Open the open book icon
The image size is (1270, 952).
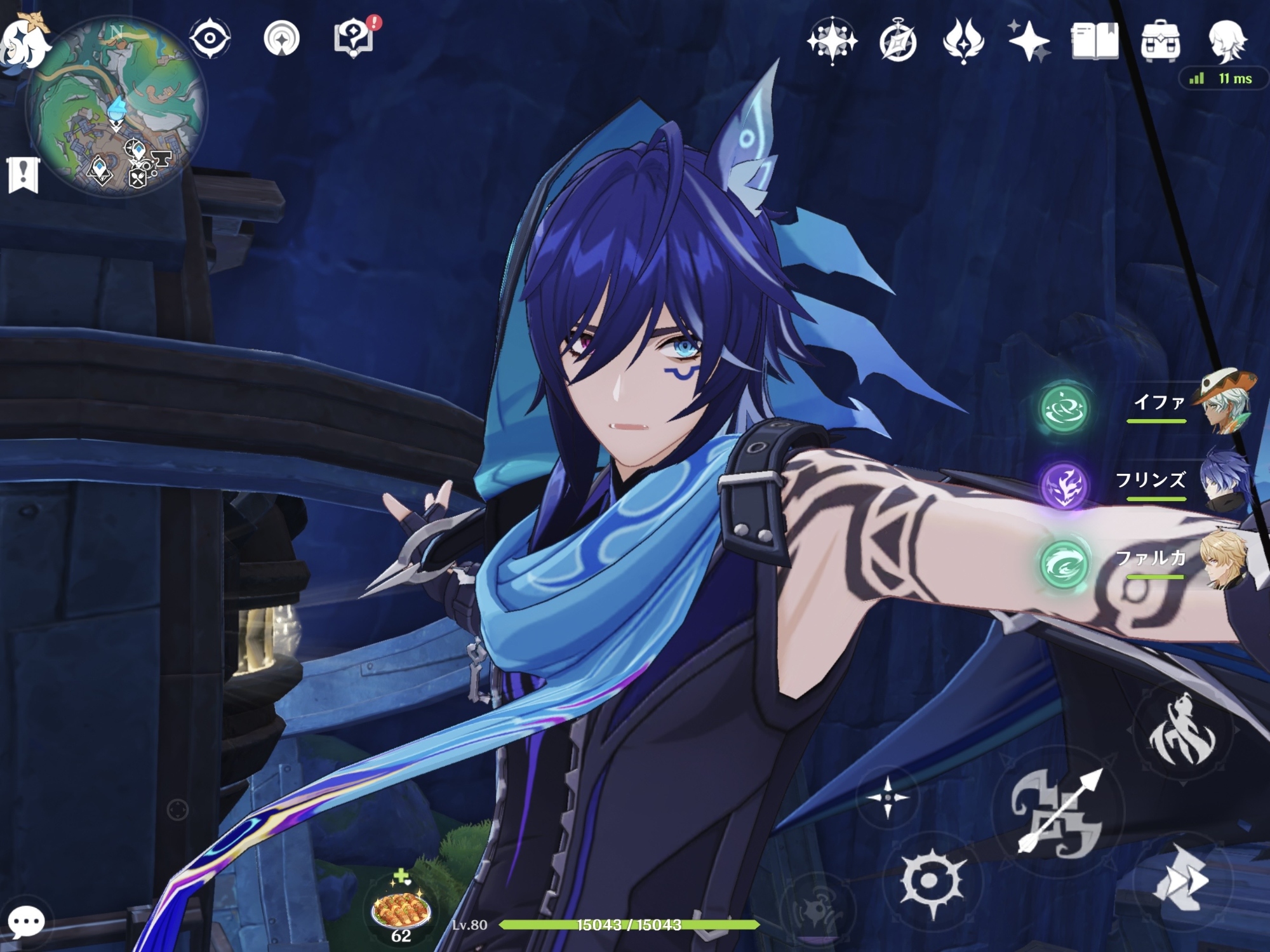[x=1094, y=41]
